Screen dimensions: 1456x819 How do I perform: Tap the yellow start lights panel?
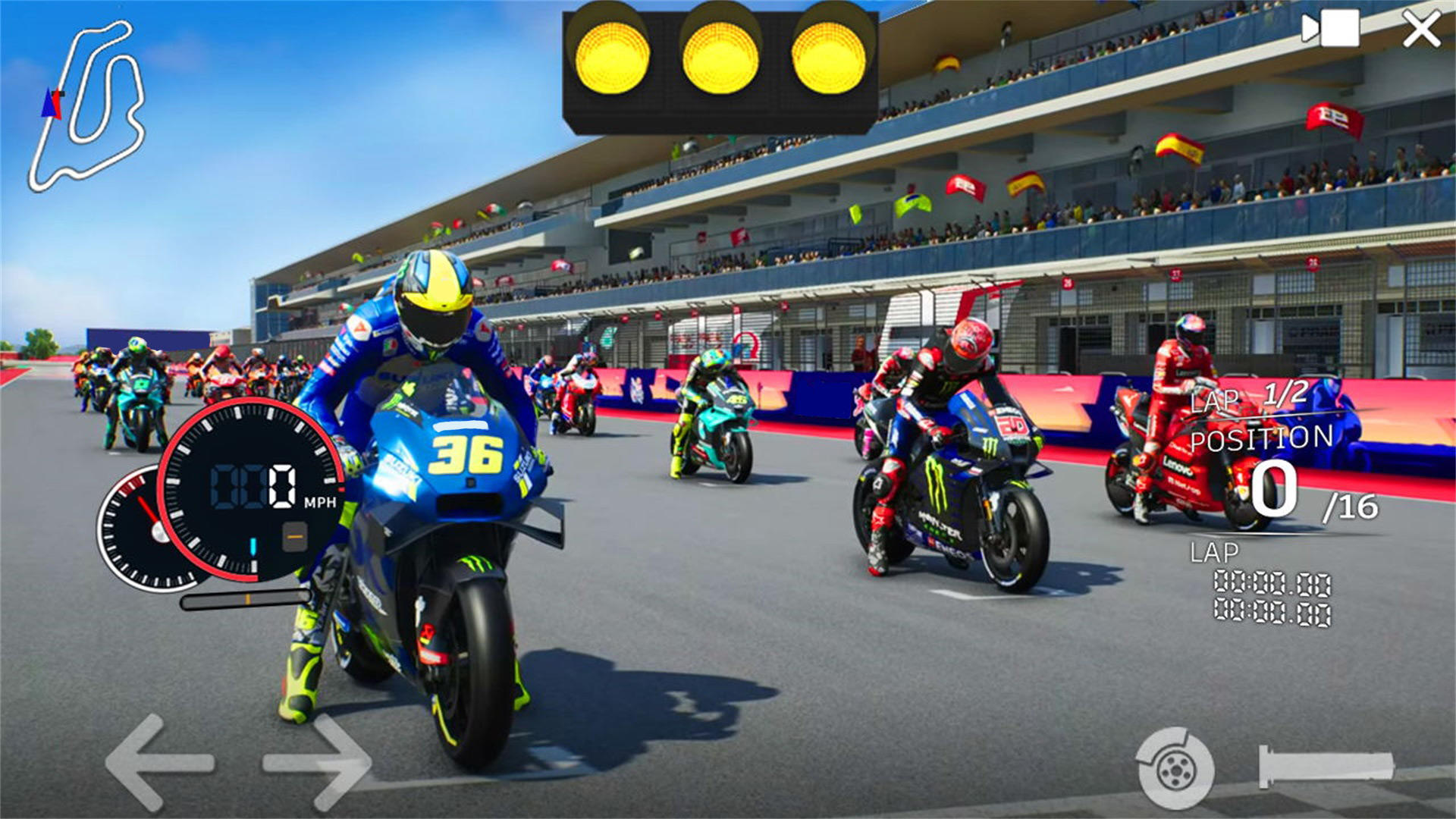[720, 64]
